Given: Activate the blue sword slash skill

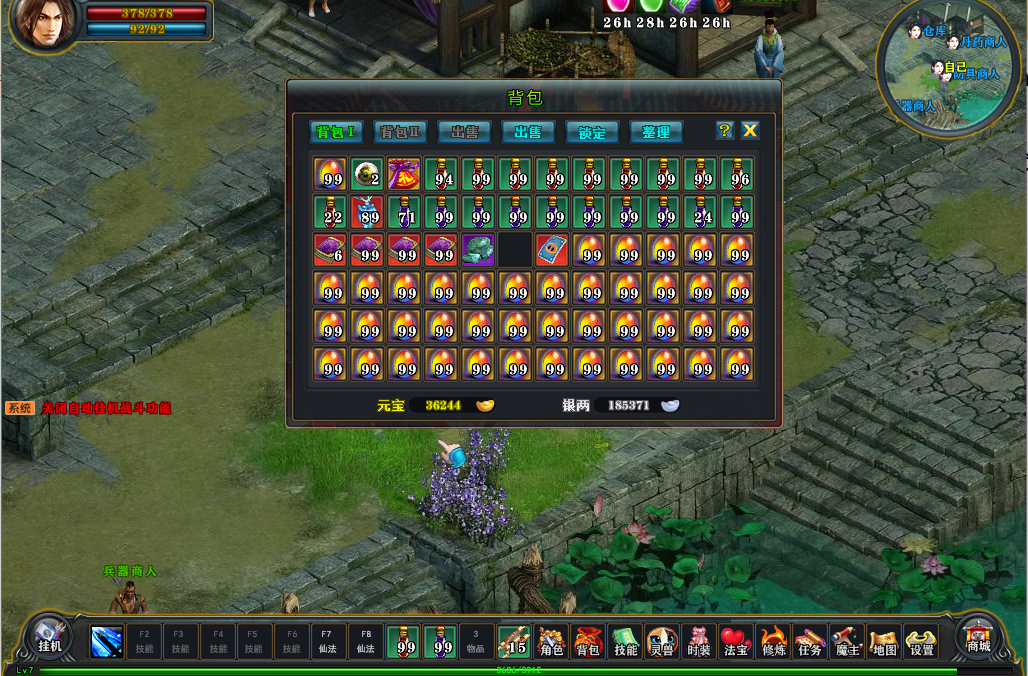Looking at the screenshot, I should [107, 641].
